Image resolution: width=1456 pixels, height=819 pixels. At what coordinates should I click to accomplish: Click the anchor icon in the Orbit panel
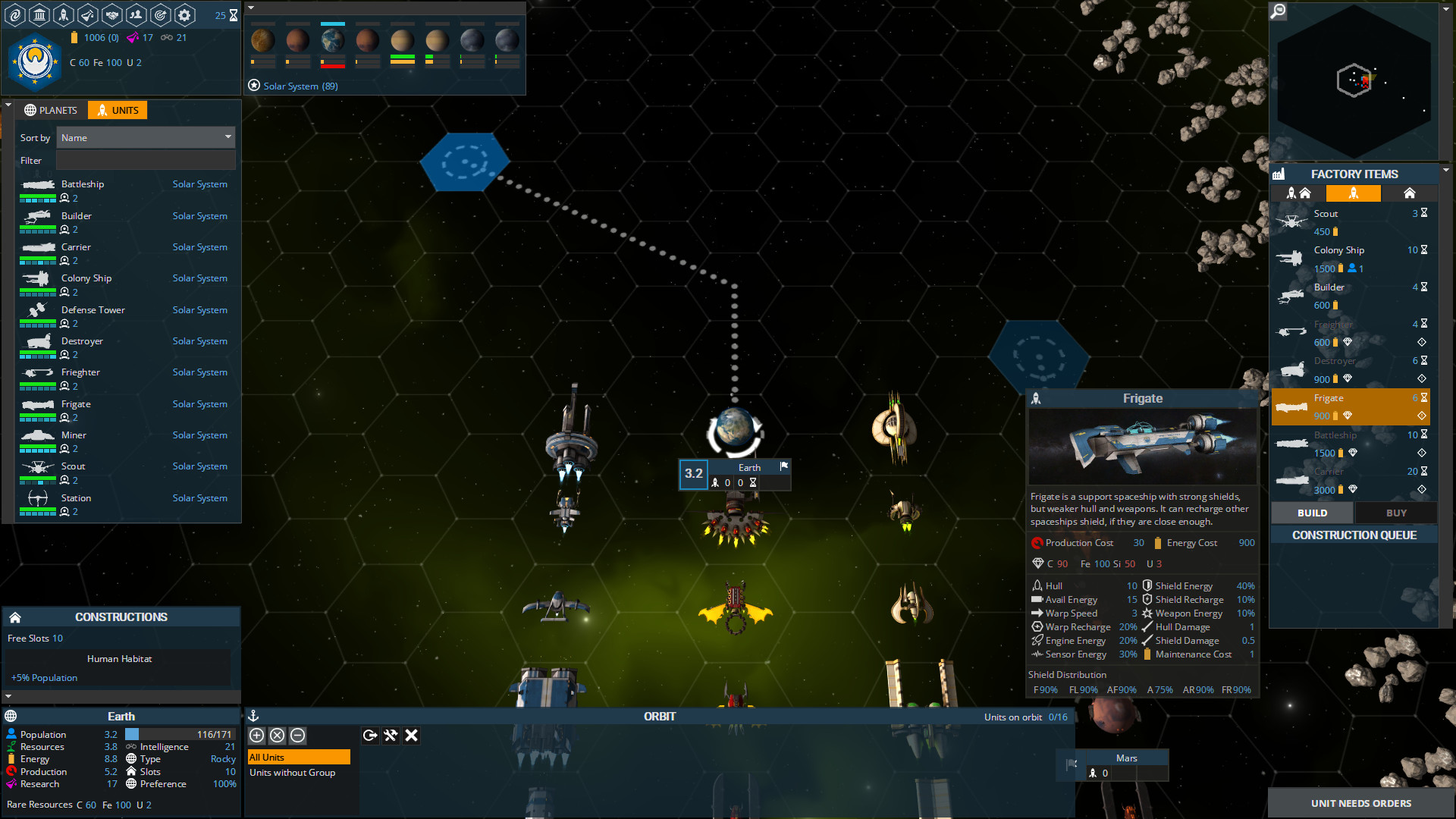tap(253, 715)
